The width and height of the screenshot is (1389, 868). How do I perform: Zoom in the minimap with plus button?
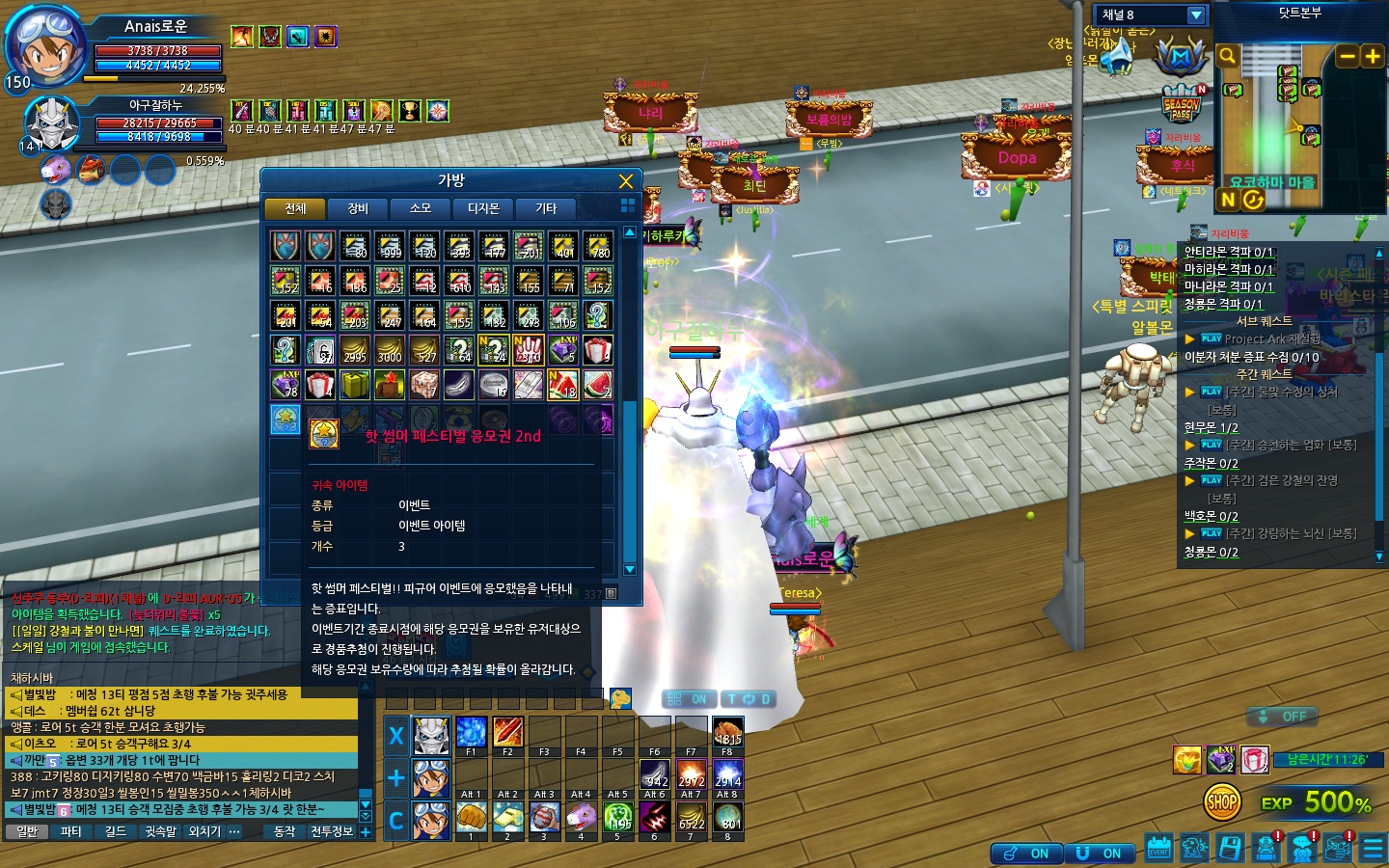coord(1372,56)
